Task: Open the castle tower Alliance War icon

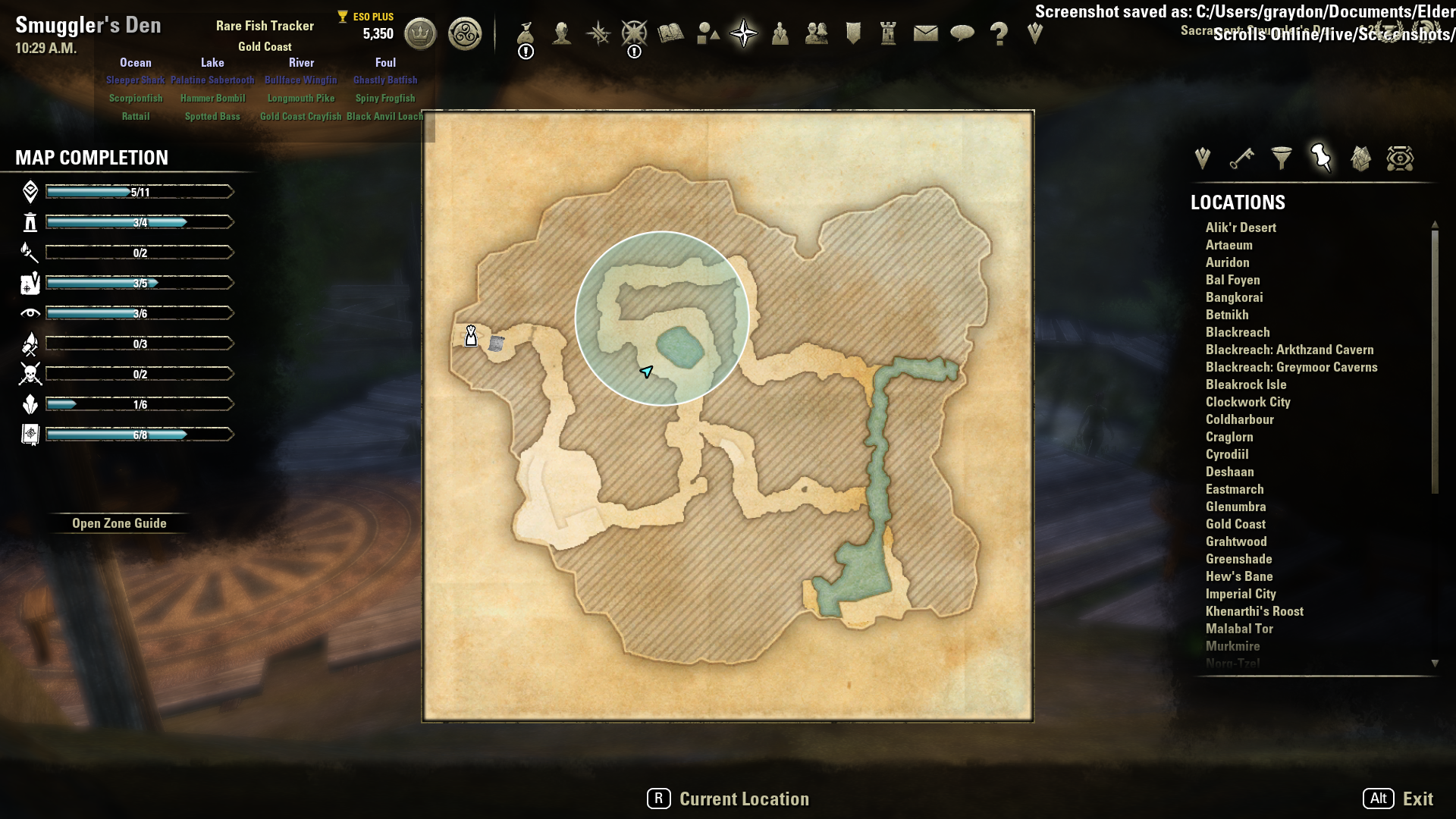Action: point(888,33)
